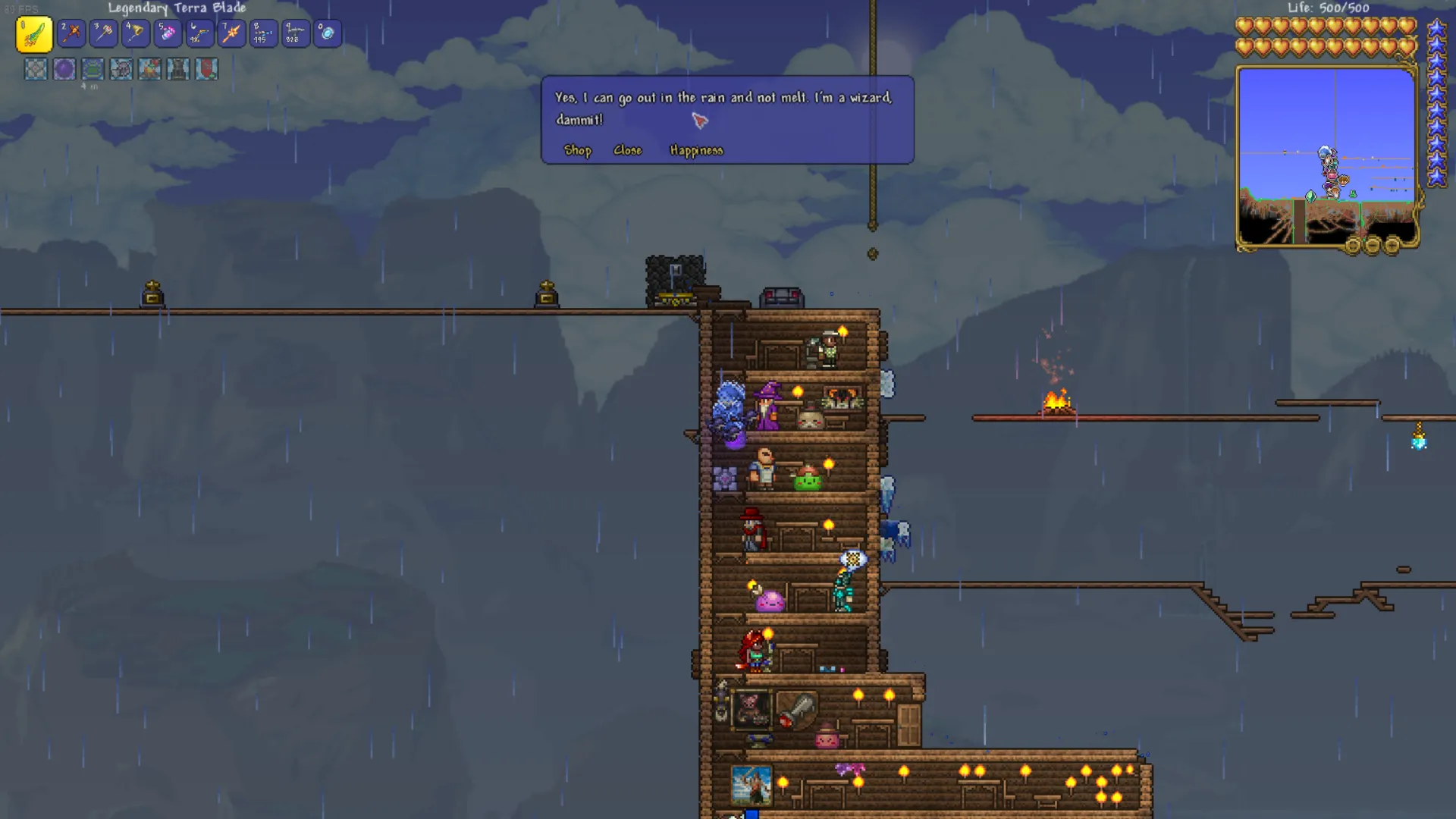Select the bow in hotbar slot 6

[199, 33]
